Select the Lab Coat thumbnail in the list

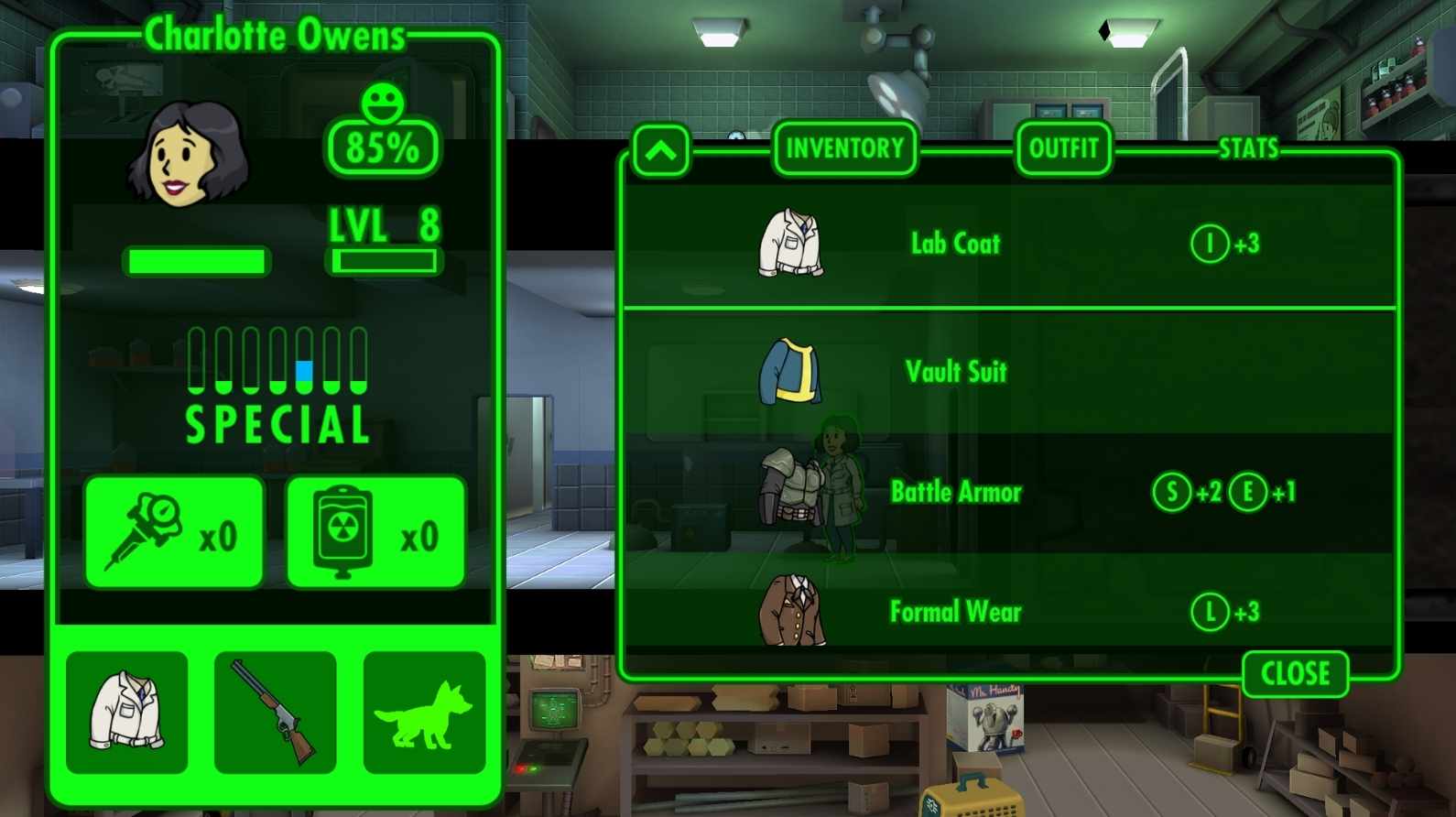click(789, 243)
